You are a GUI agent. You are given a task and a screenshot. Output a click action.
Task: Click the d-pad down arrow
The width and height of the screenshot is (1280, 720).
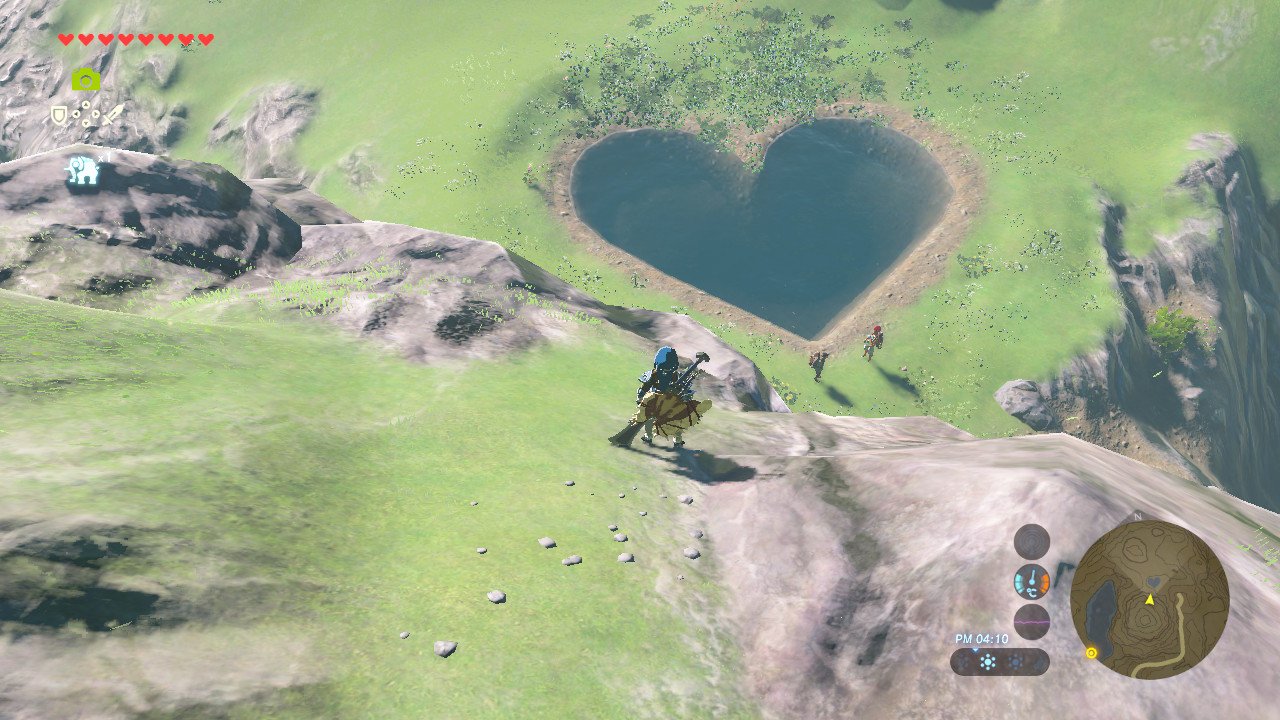(86, 122)
